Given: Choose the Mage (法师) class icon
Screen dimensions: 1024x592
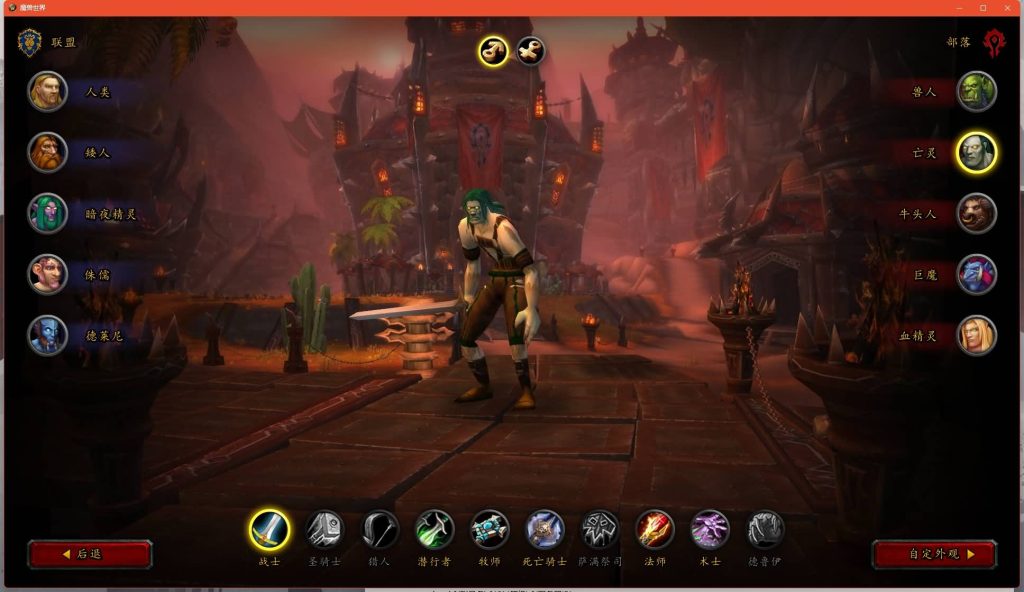Looking at the screenshot, I should coord(655,529).
